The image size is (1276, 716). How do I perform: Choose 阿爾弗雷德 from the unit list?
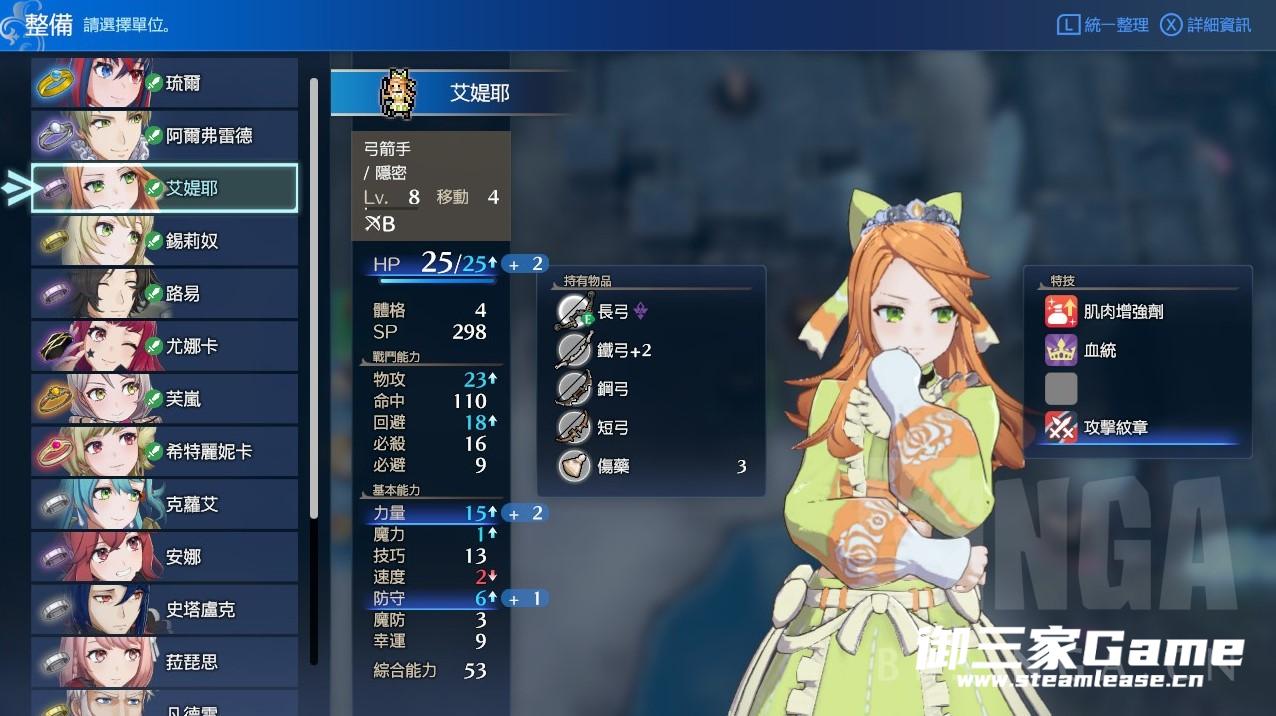tap(165, 136)
